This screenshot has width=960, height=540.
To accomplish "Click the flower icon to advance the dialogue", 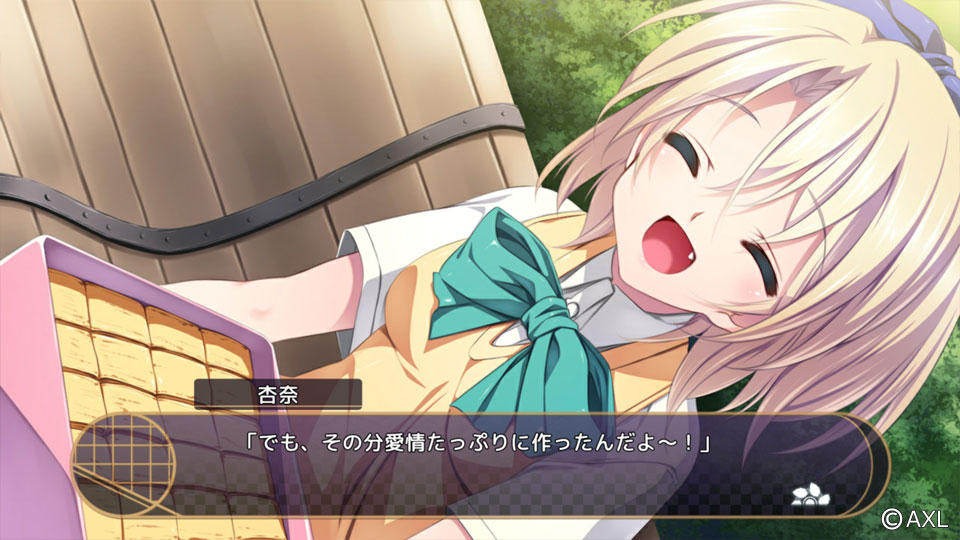I will click(x=805, y=492).
